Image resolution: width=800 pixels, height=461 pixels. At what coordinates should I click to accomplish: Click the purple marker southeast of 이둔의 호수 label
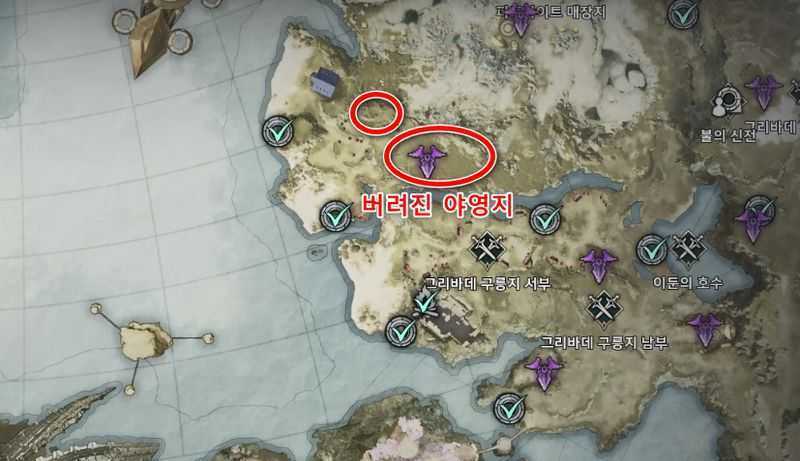tap(706, 328)
